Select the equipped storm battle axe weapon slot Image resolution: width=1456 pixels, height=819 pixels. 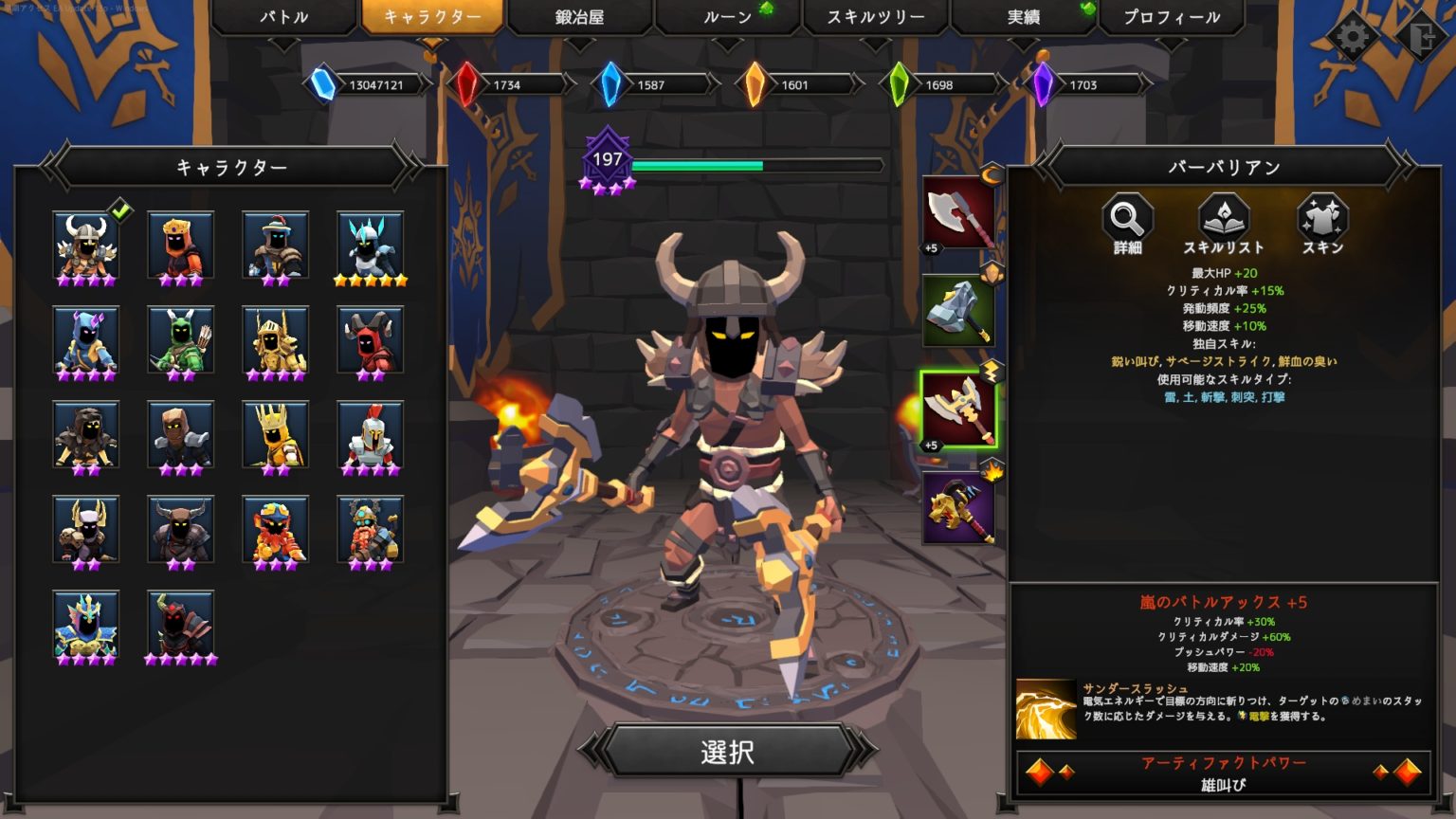pos(959,408)
